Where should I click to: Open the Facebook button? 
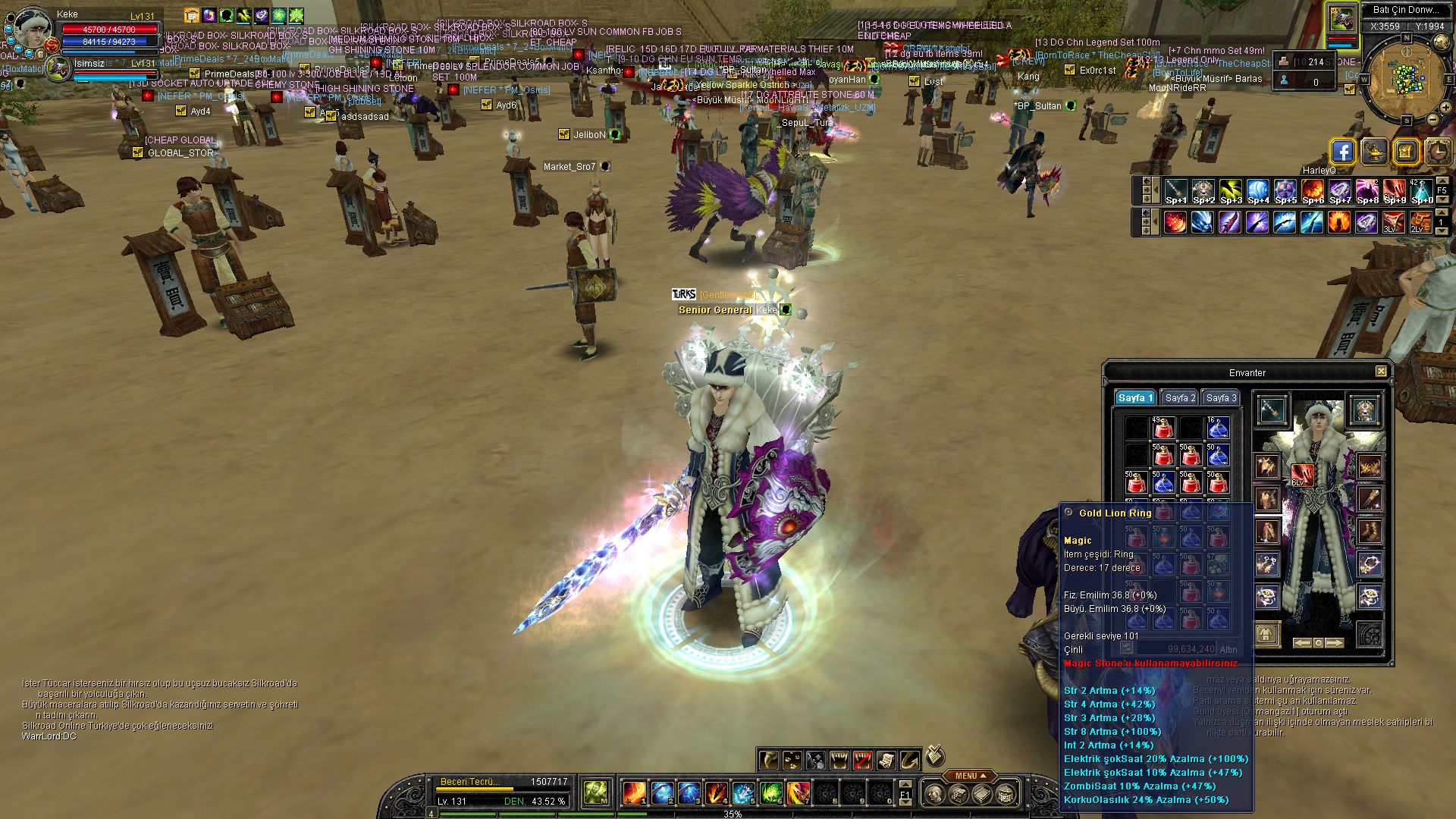tap(1342, 152)
